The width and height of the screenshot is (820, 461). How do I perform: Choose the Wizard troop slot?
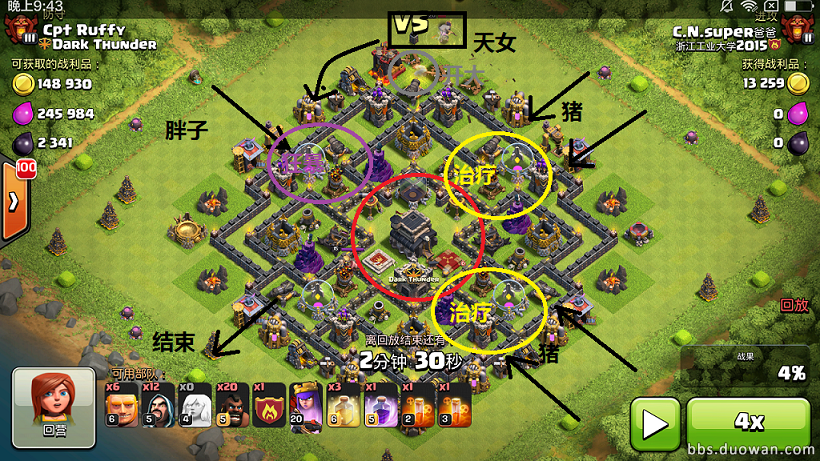pyautogui.click(x=157, y=407)
